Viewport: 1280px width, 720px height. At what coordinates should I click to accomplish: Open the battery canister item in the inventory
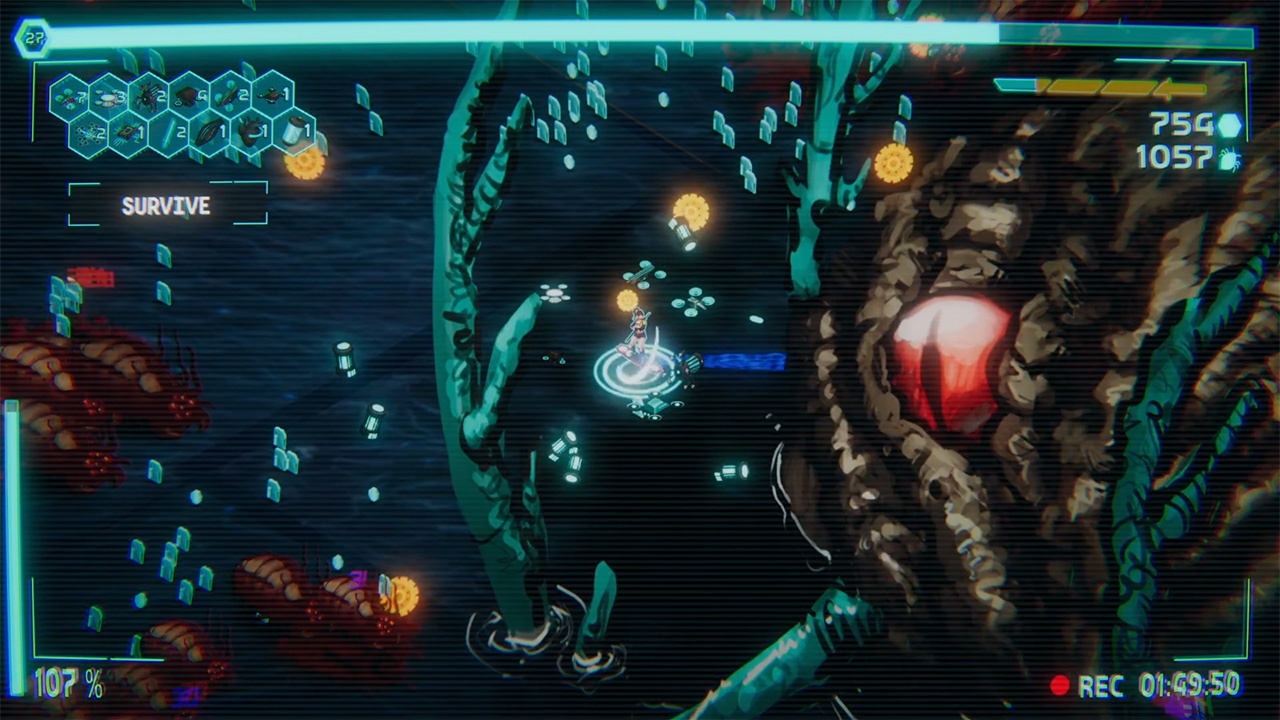click(x=292, y=131)
